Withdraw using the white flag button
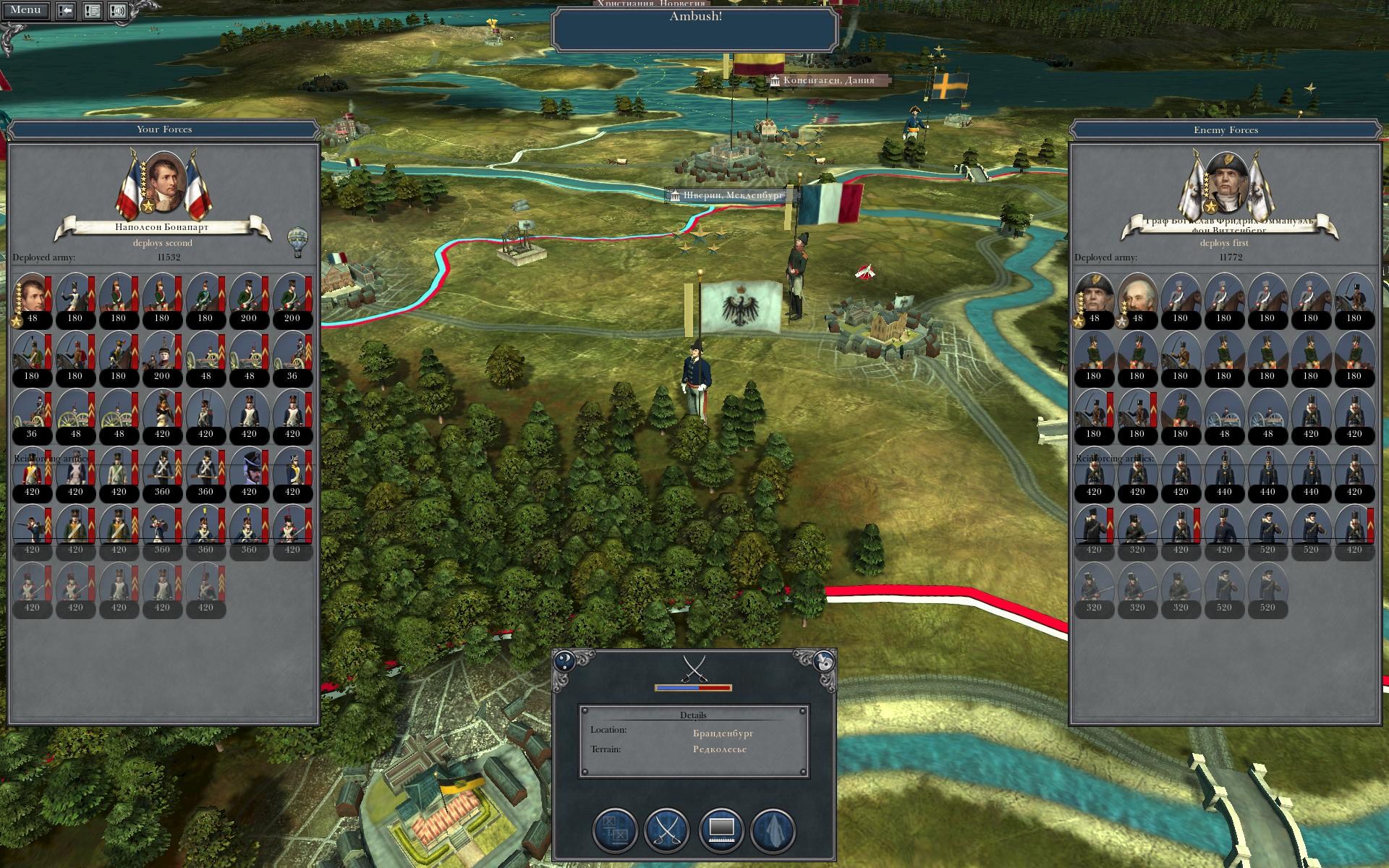Screen dimensions: 1389x868 click(773, 830)
